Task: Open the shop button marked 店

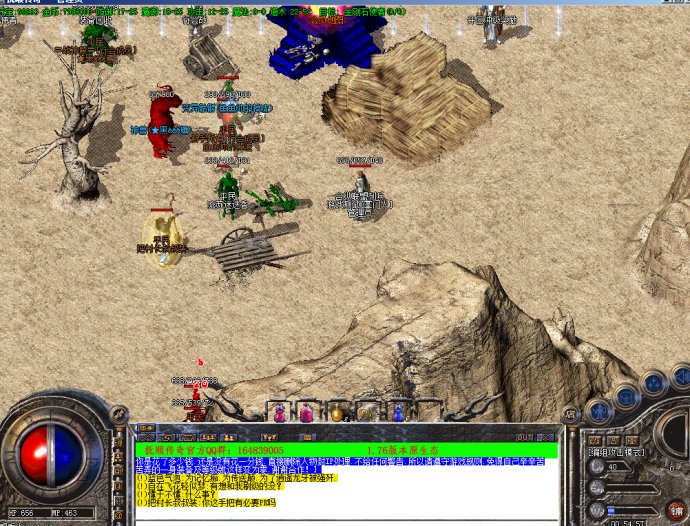Action: tap(570, 413)
